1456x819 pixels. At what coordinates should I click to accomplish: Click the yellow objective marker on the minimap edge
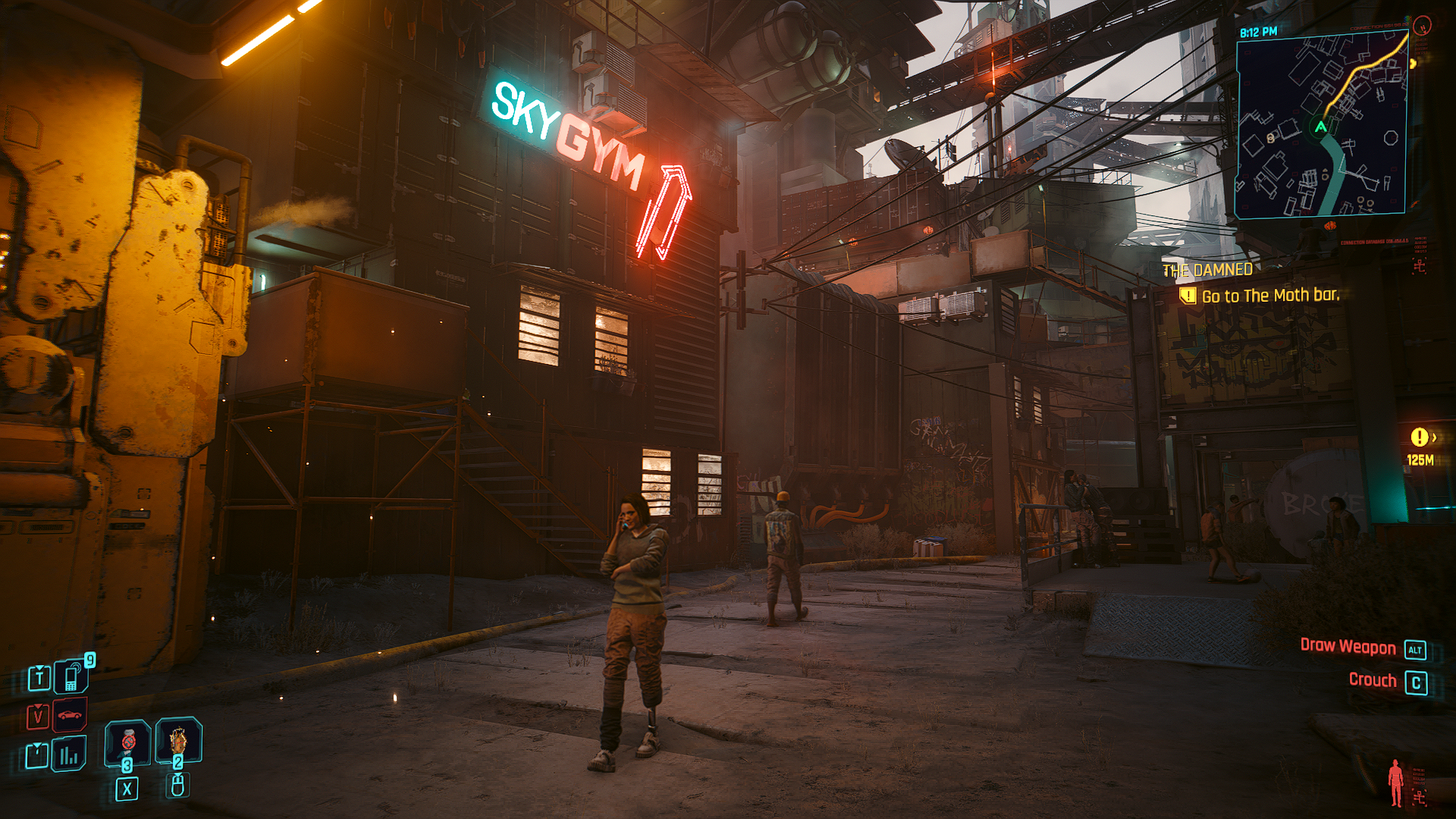coord(1413,63)
